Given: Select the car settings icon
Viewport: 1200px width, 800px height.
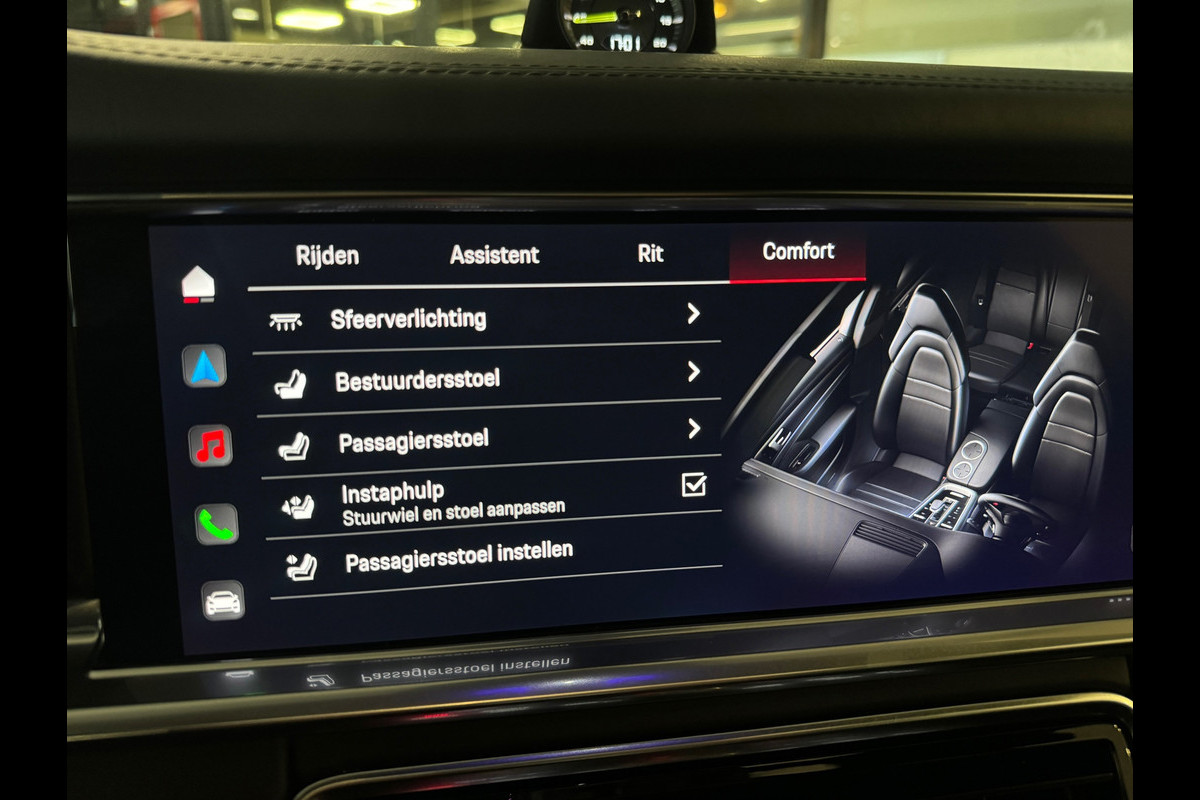Looking at the screenshot, I should (x=222, y=600).
